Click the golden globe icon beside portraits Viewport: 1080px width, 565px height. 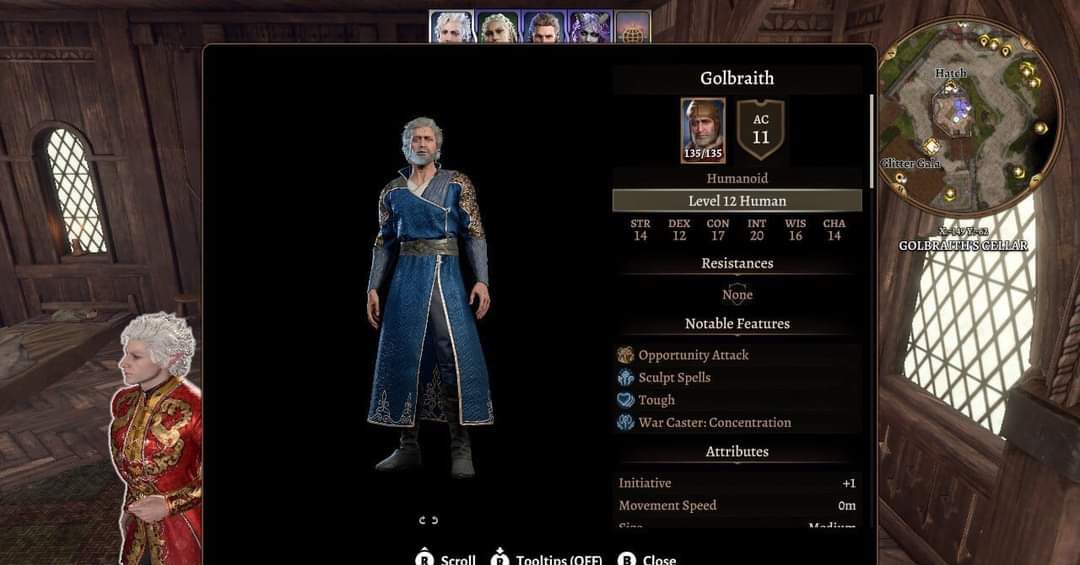(x=632, y=27)
